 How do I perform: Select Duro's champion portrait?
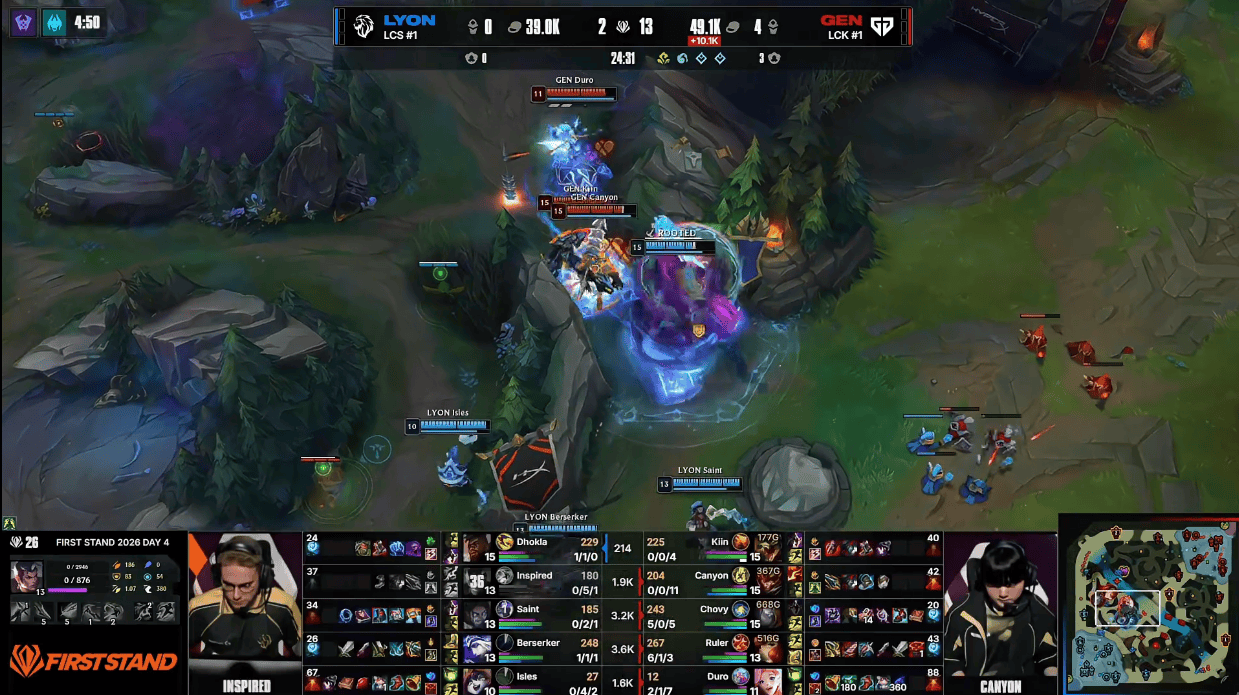tap(768, 681)
